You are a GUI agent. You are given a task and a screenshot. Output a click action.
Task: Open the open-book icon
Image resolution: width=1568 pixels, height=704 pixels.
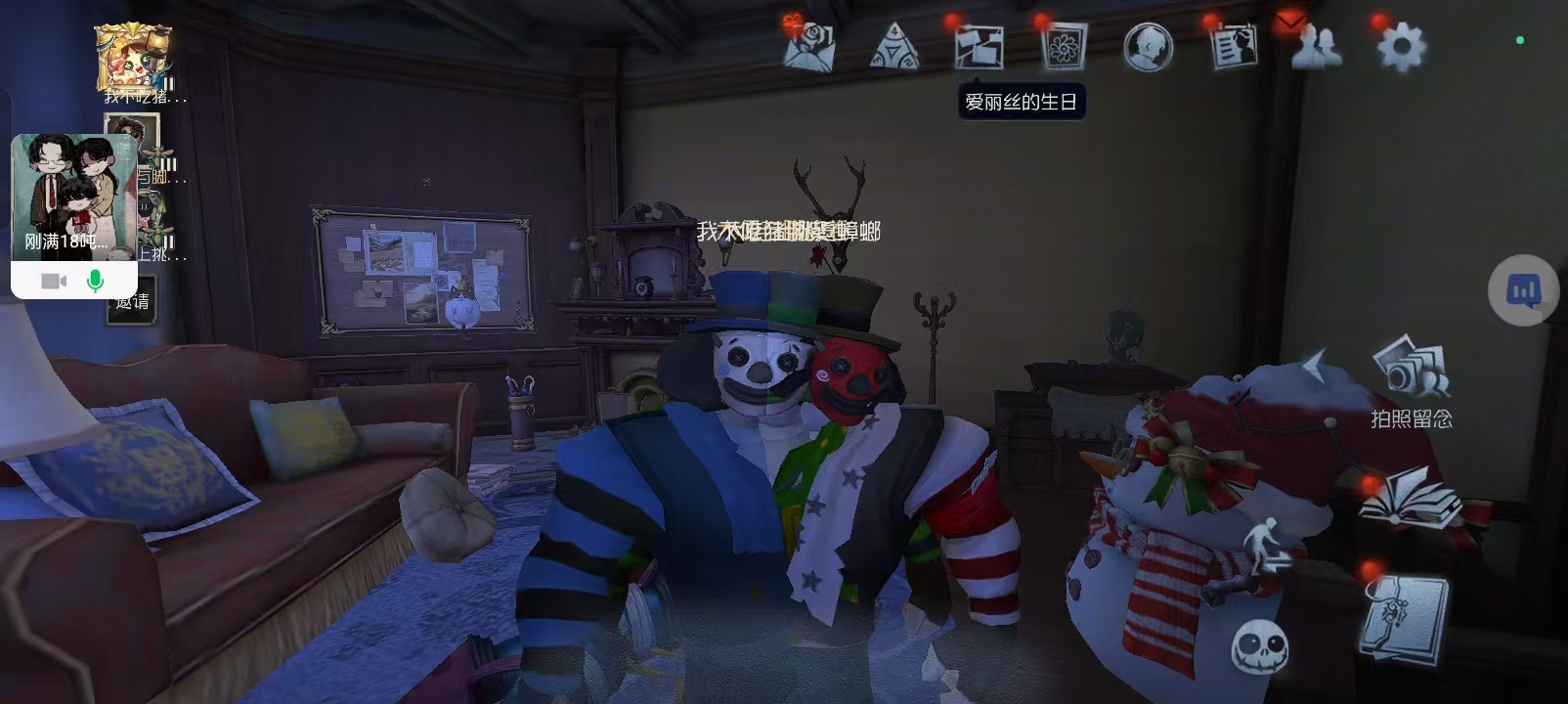point(1410,498)
